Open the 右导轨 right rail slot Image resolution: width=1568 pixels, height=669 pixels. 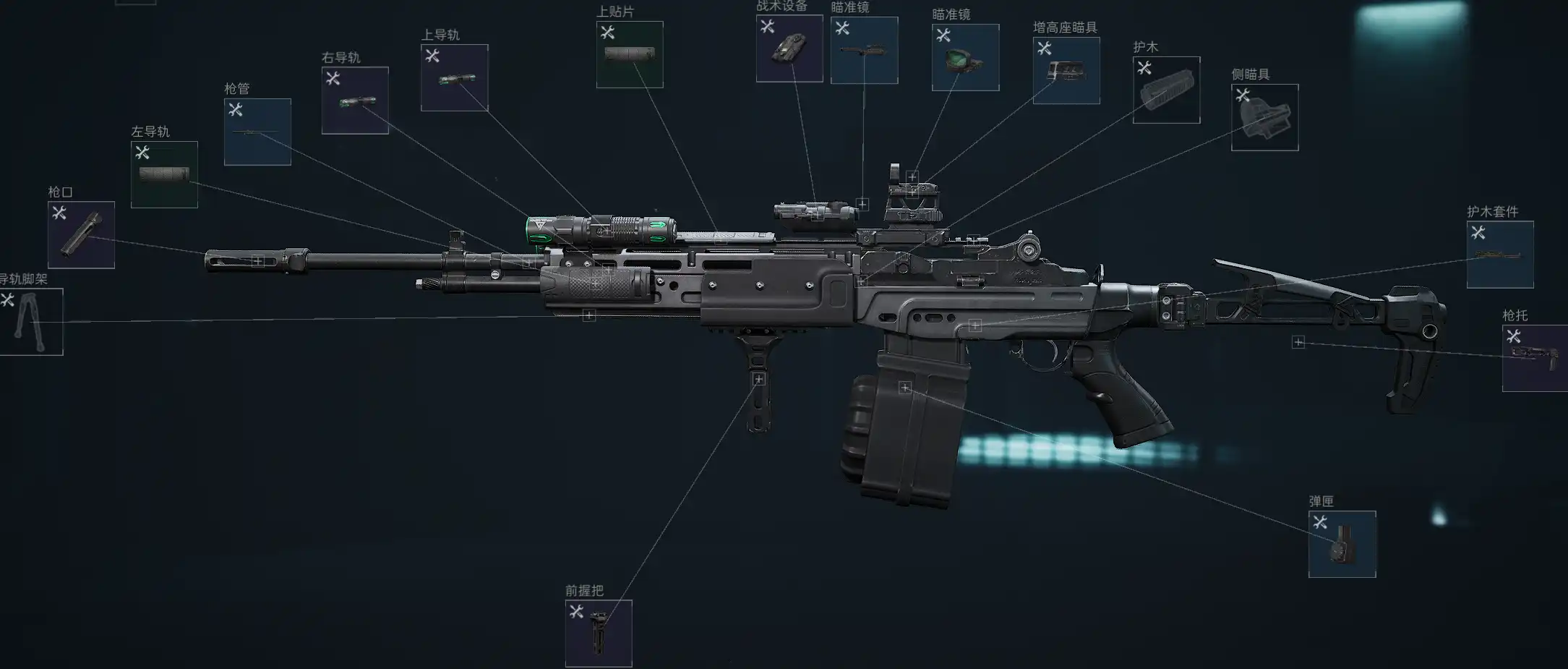[x=355, y=100]
